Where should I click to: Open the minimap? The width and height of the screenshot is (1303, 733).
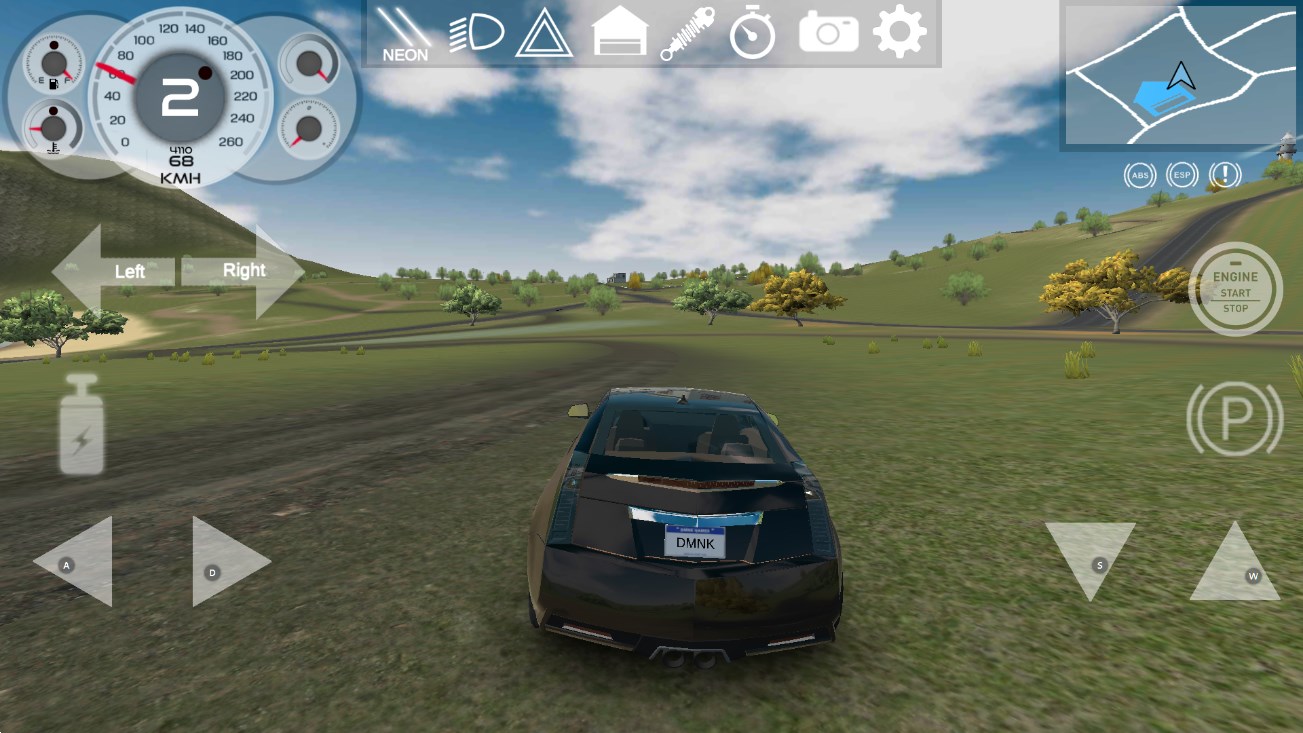point(1180,76)
